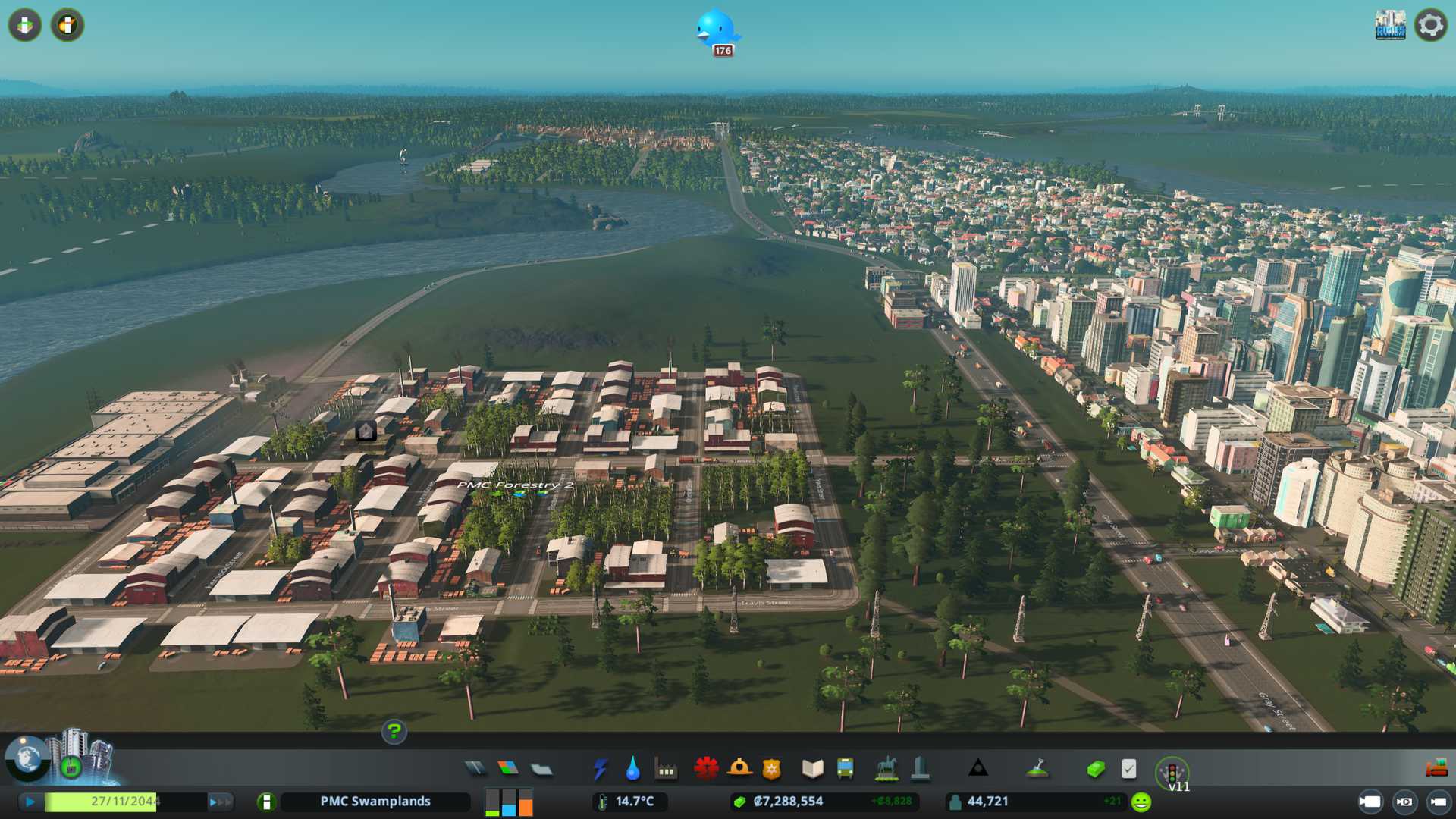Open the police badge menu

point(771,769)
